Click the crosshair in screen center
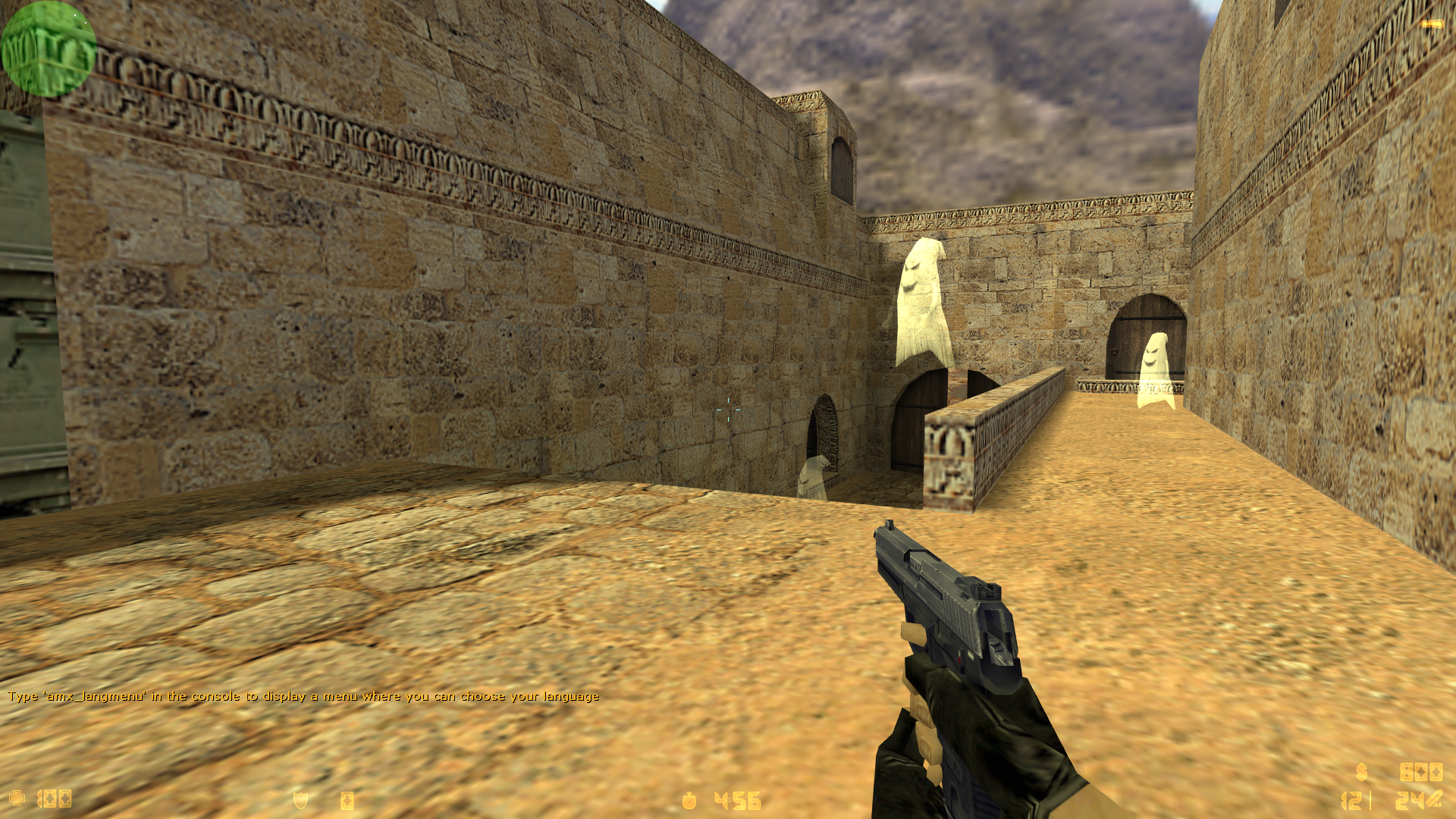This screenshot has height=819, width=1456. point(728,409)
